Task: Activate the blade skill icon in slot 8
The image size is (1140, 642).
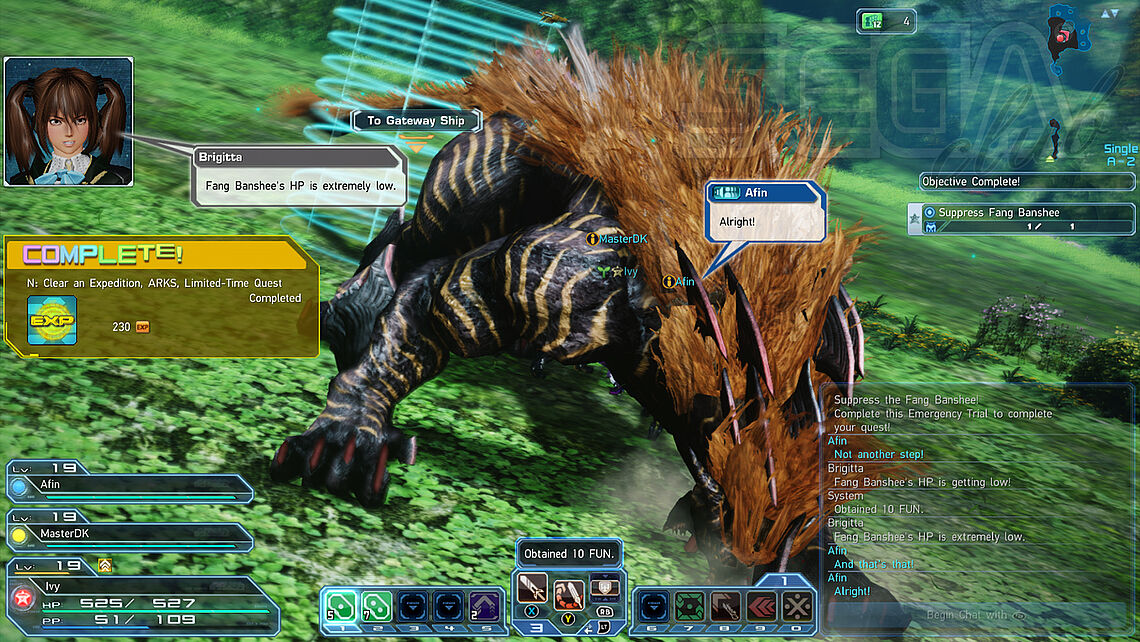Action: point(725,606)
